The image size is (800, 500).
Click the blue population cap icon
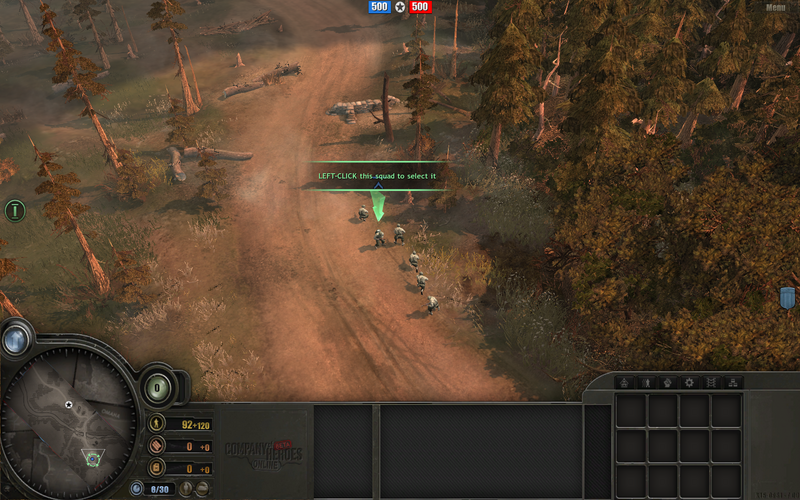(137, 488)
